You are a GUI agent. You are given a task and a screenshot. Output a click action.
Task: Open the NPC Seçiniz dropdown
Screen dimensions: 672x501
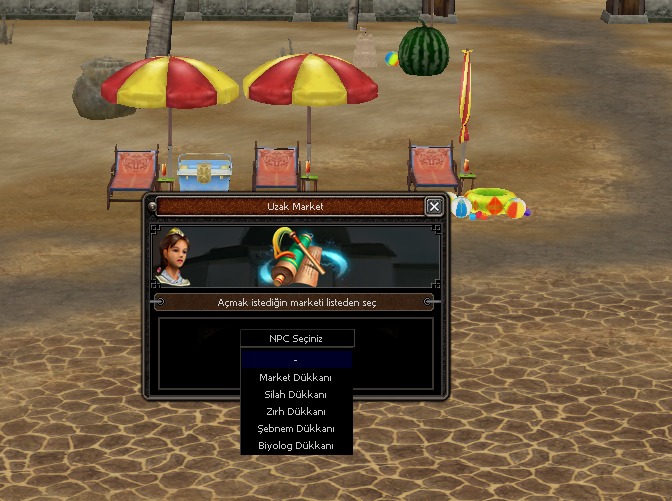(297, 338)
